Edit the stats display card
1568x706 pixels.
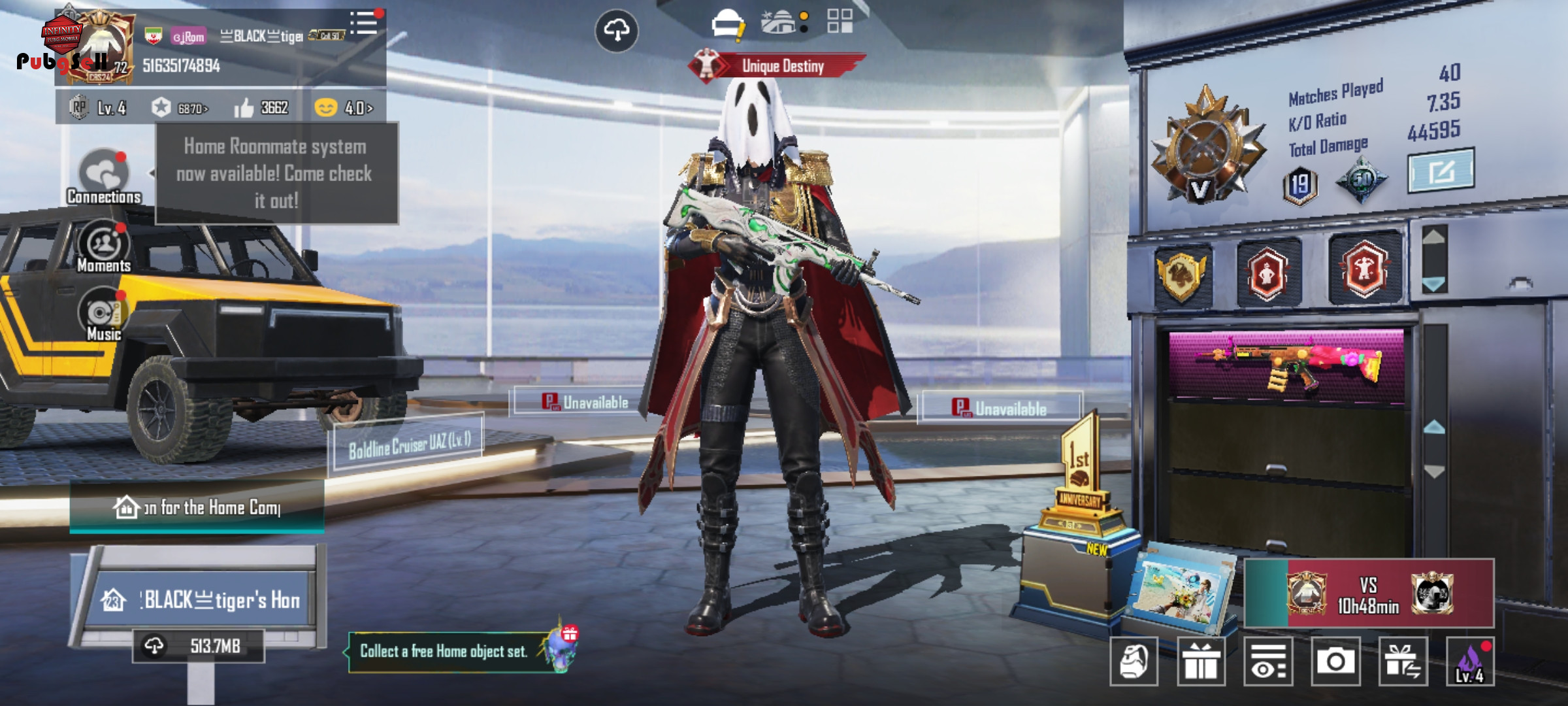pyautogui.click(x=1440, y=171)
